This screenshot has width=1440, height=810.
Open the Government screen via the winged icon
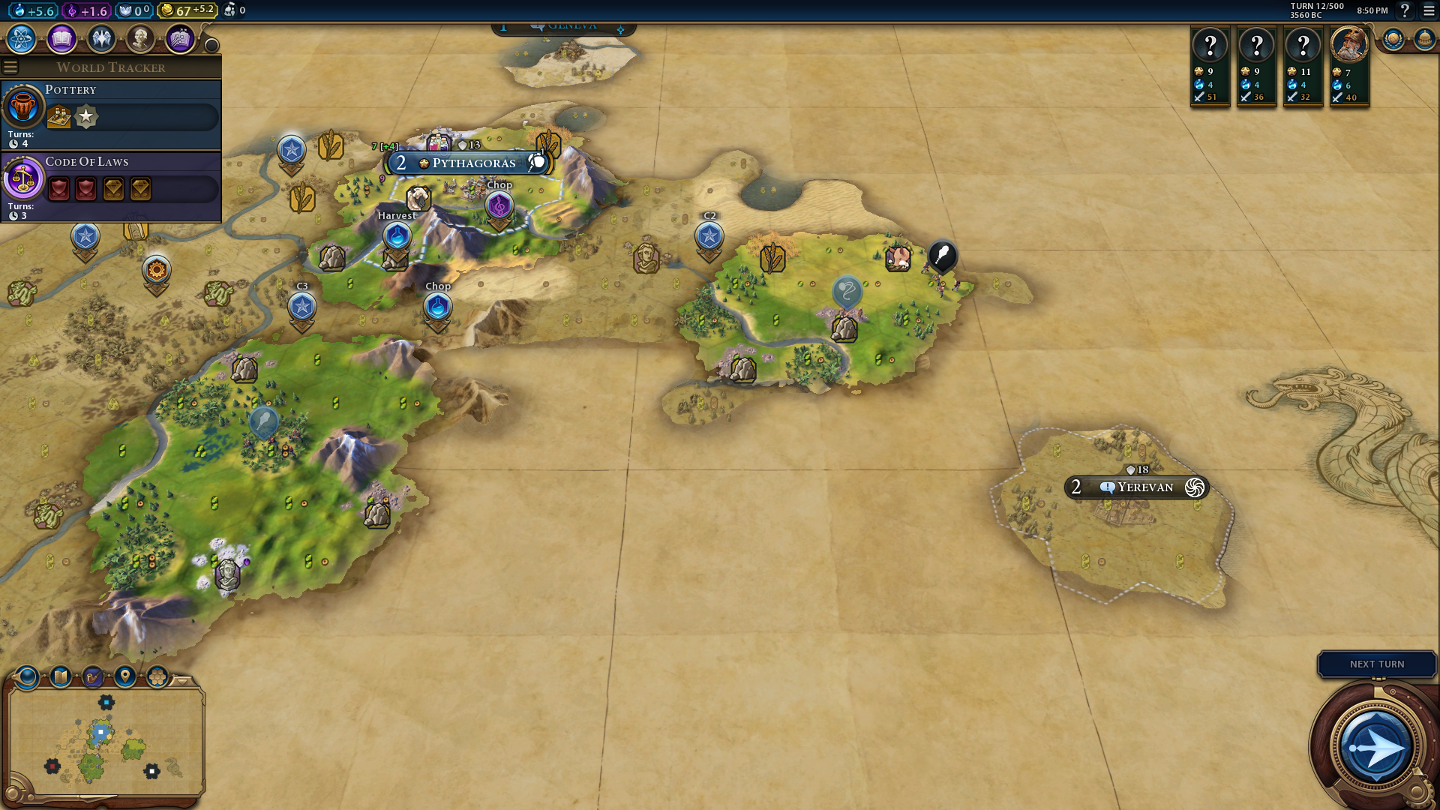(x=101, y=39)
